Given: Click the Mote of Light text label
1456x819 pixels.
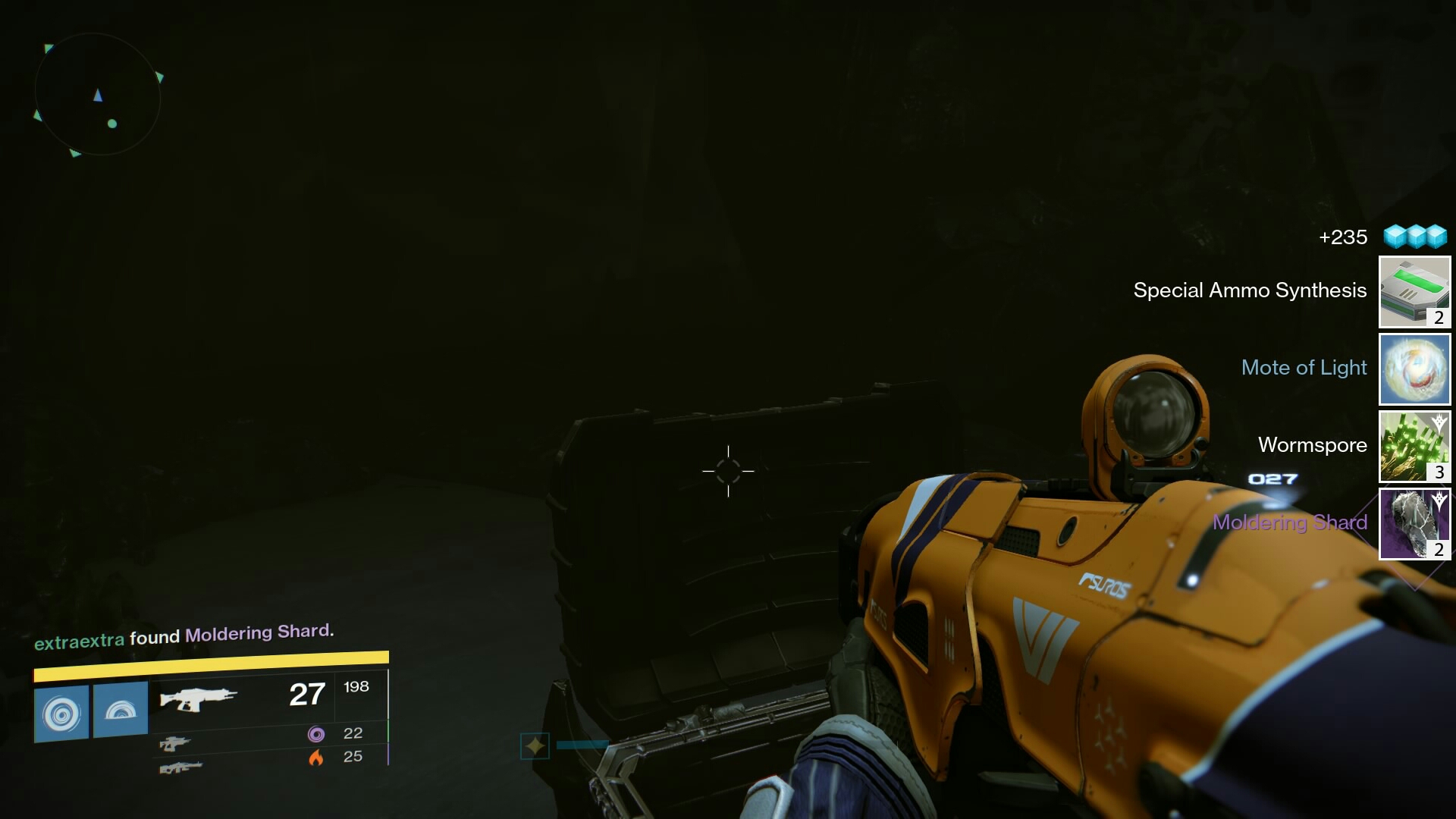Looking at the screenshot, I should coord(1303,369).
